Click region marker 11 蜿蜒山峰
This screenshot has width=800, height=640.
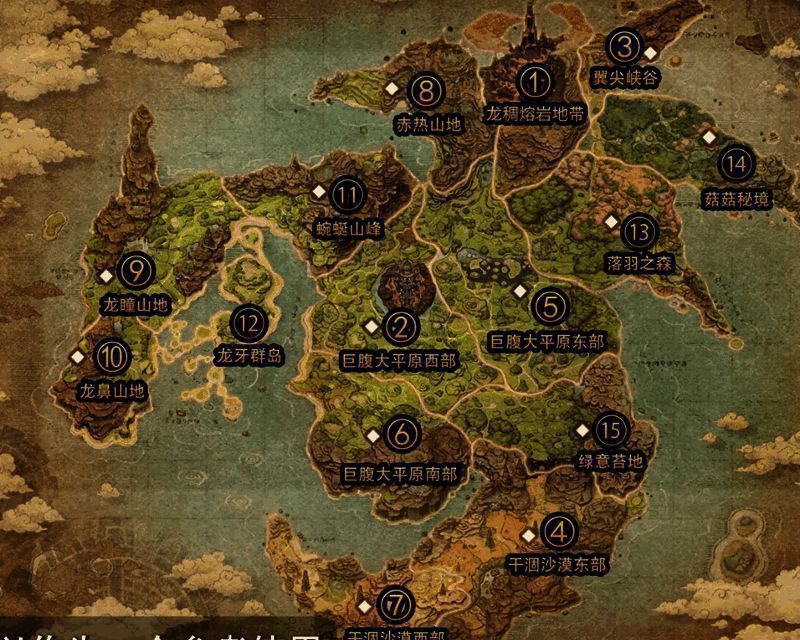click(x=349, y=194)
